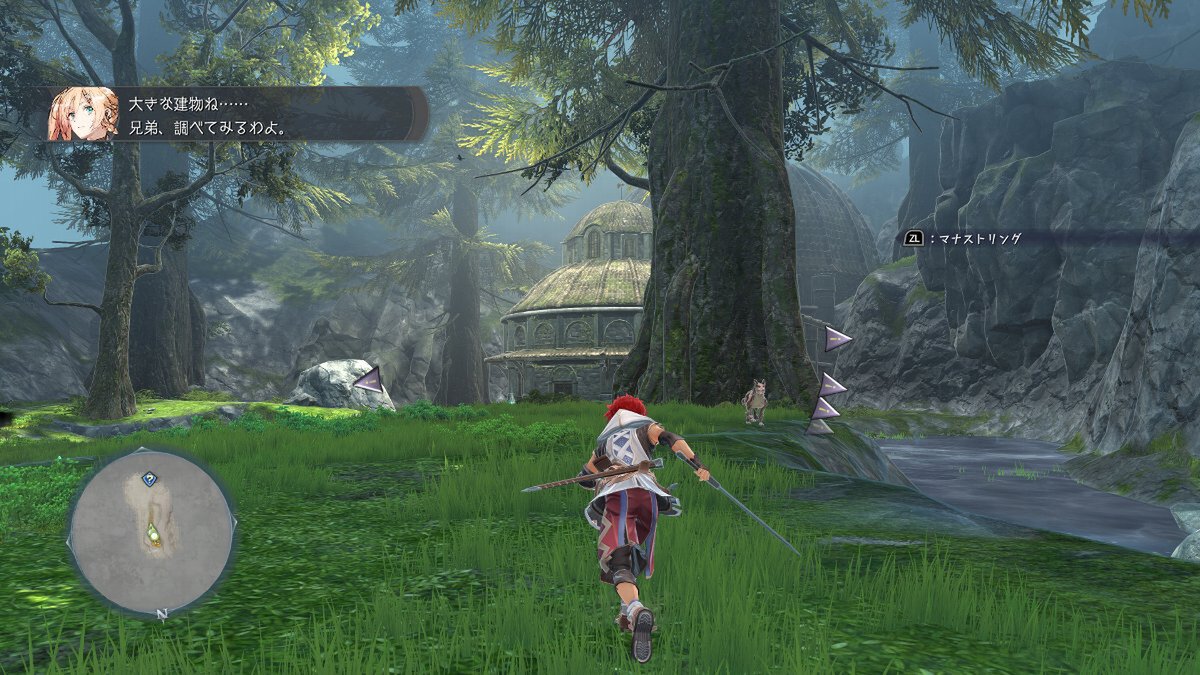The image size is (1200, 675).
Task: Click the blonde character portrait in dialogue box
Action: point(82,114)
